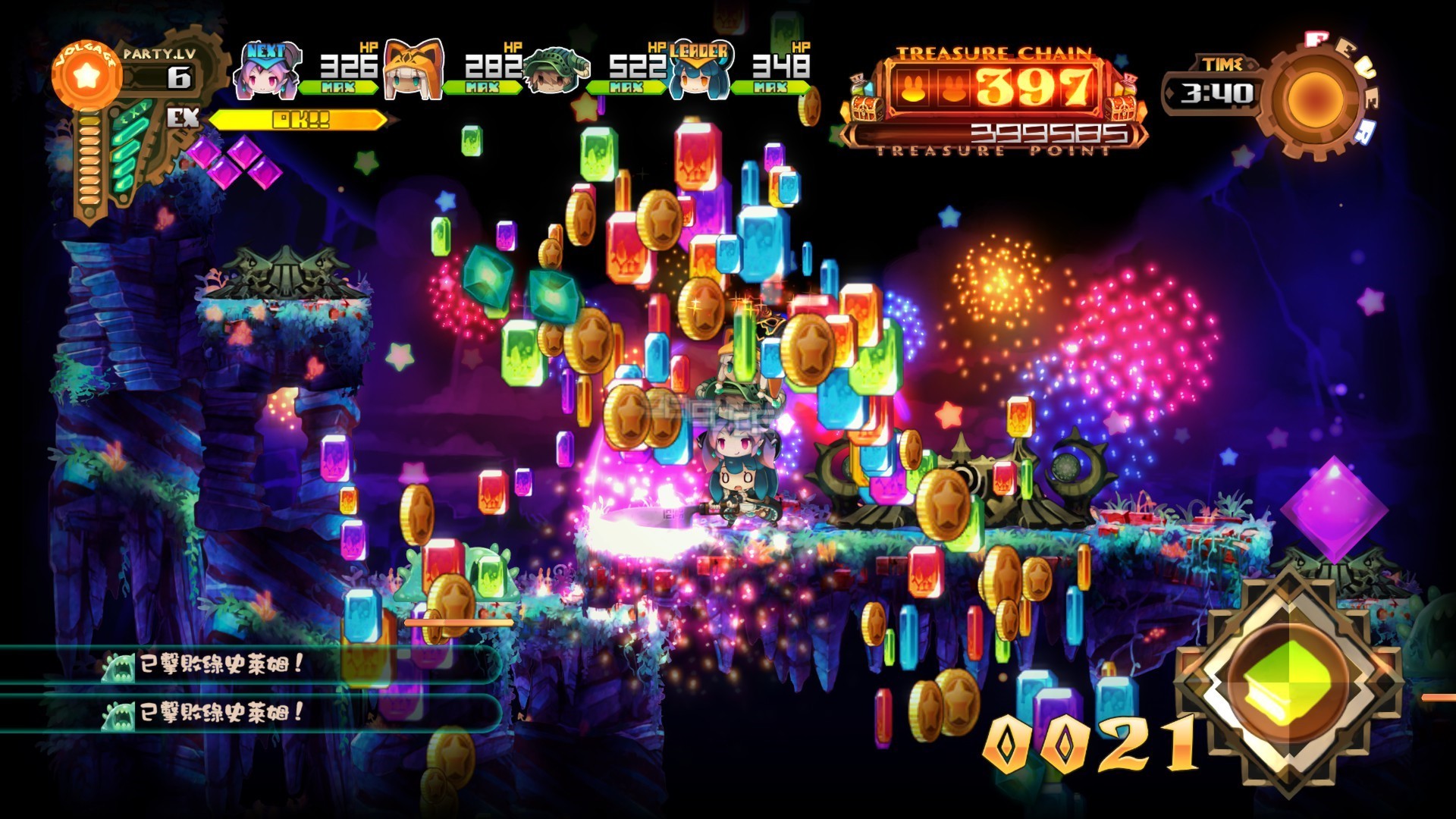Choose the orange fox-hood character portrait
1456x819 pixels.
click(413, 72)
